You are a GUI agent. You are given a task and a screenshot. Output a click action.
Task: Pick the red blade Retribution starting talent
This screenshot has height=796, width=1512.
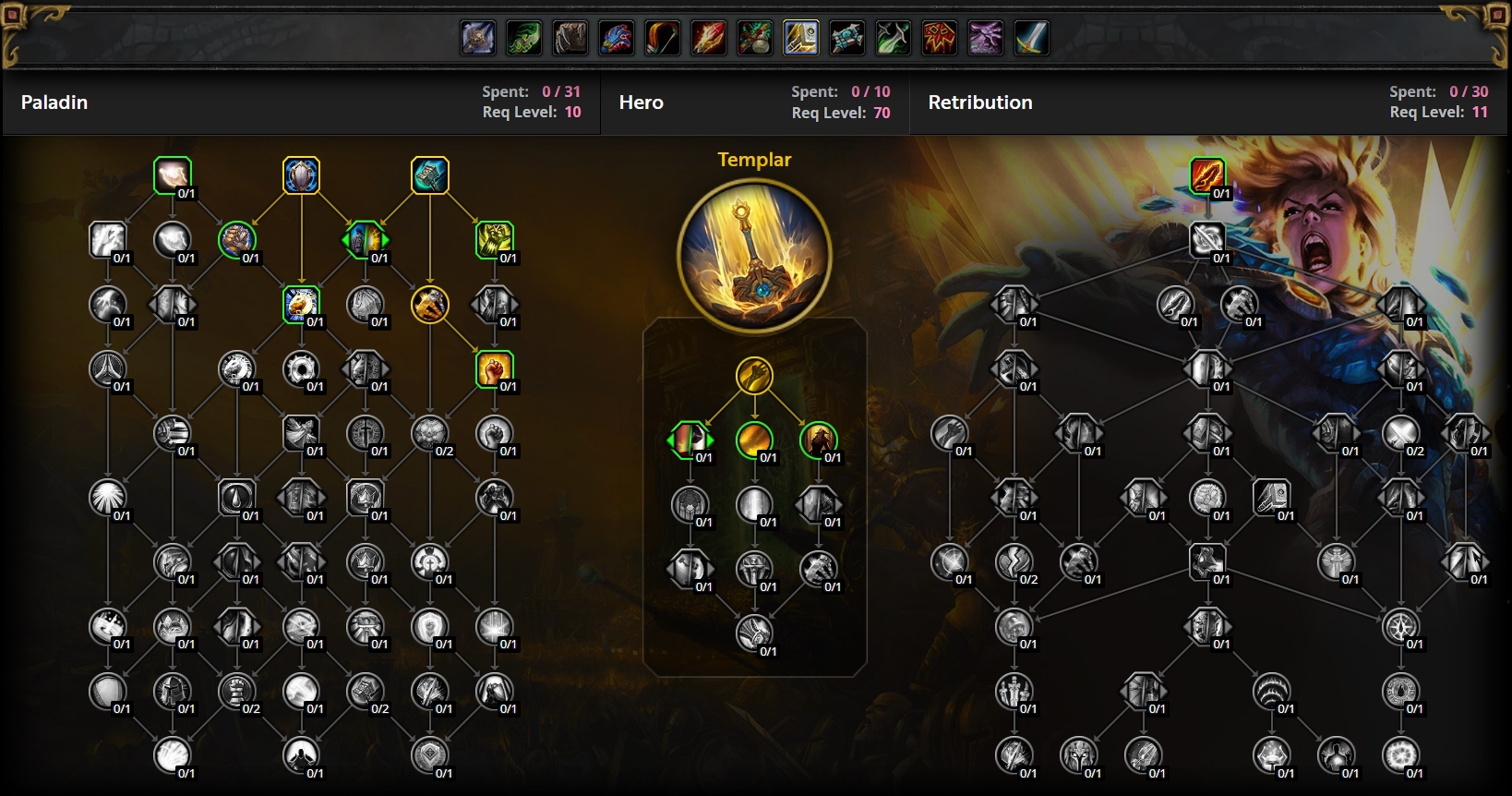click(x=1207, y=175)
